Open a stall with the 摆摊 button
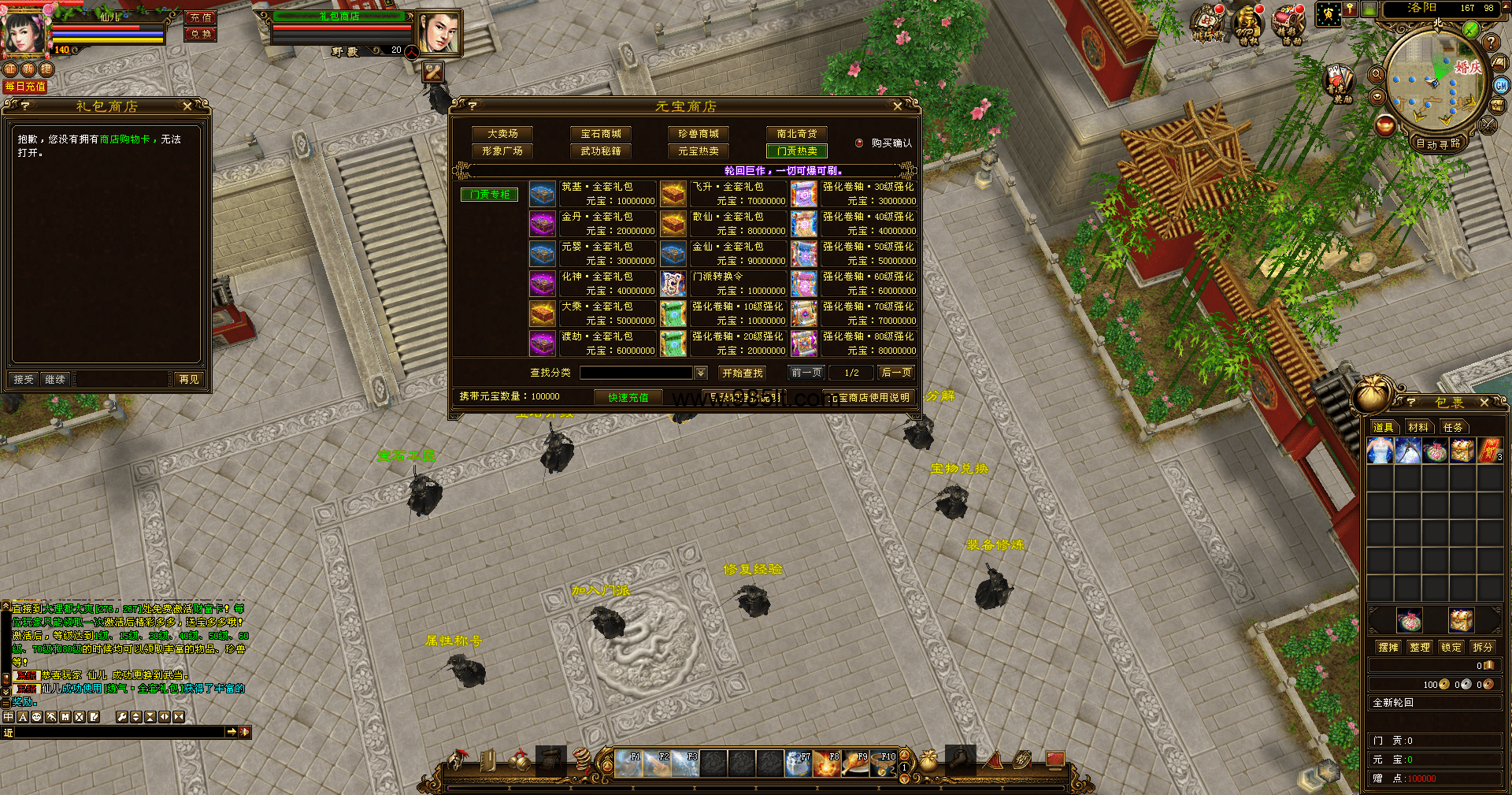 point(1388,647)
